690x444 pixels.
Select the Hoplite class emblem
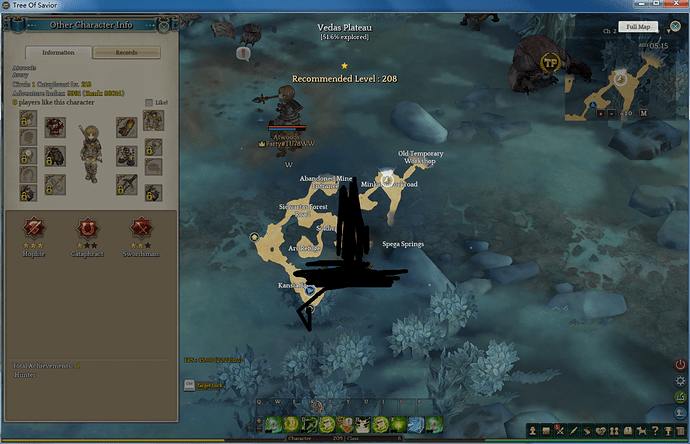tap(36, 228)
